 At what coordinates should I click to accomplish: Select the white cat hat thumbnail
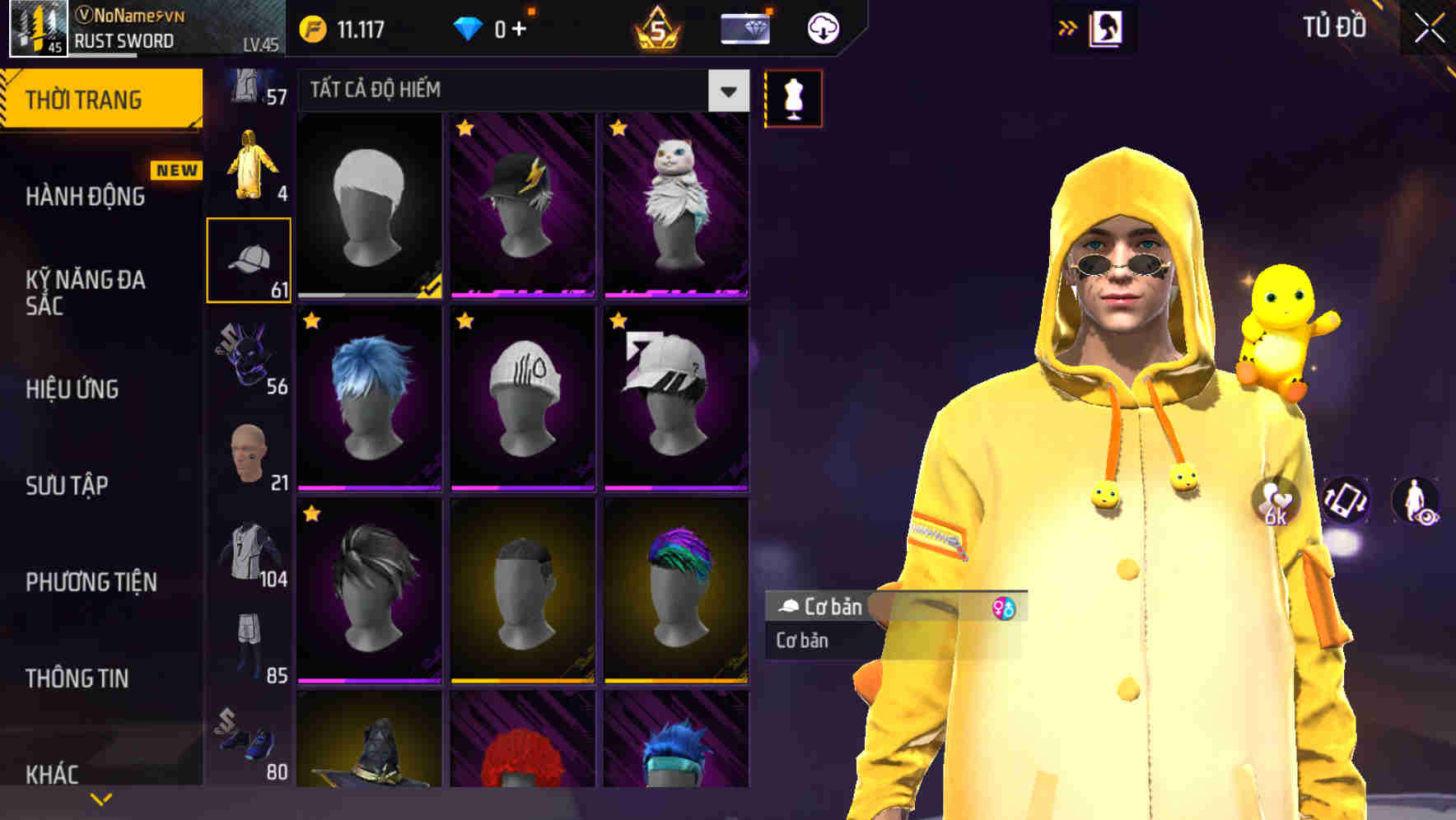pyautogui.click(x=677, y=206)
